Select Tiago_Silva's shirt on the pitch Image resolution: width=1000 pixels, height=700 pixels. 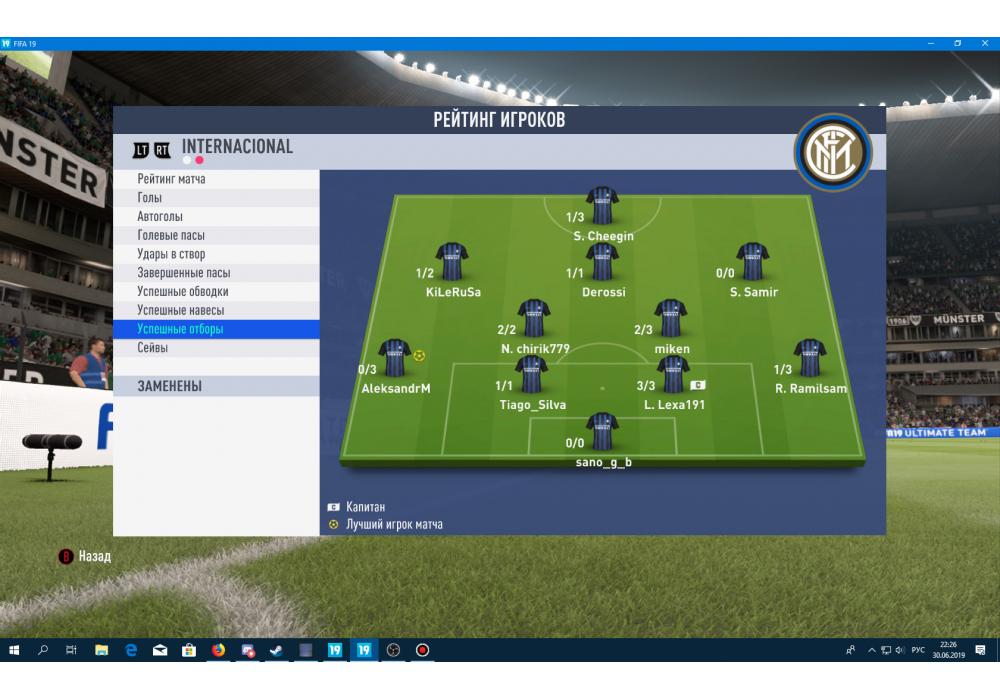[x=531, y=374]
